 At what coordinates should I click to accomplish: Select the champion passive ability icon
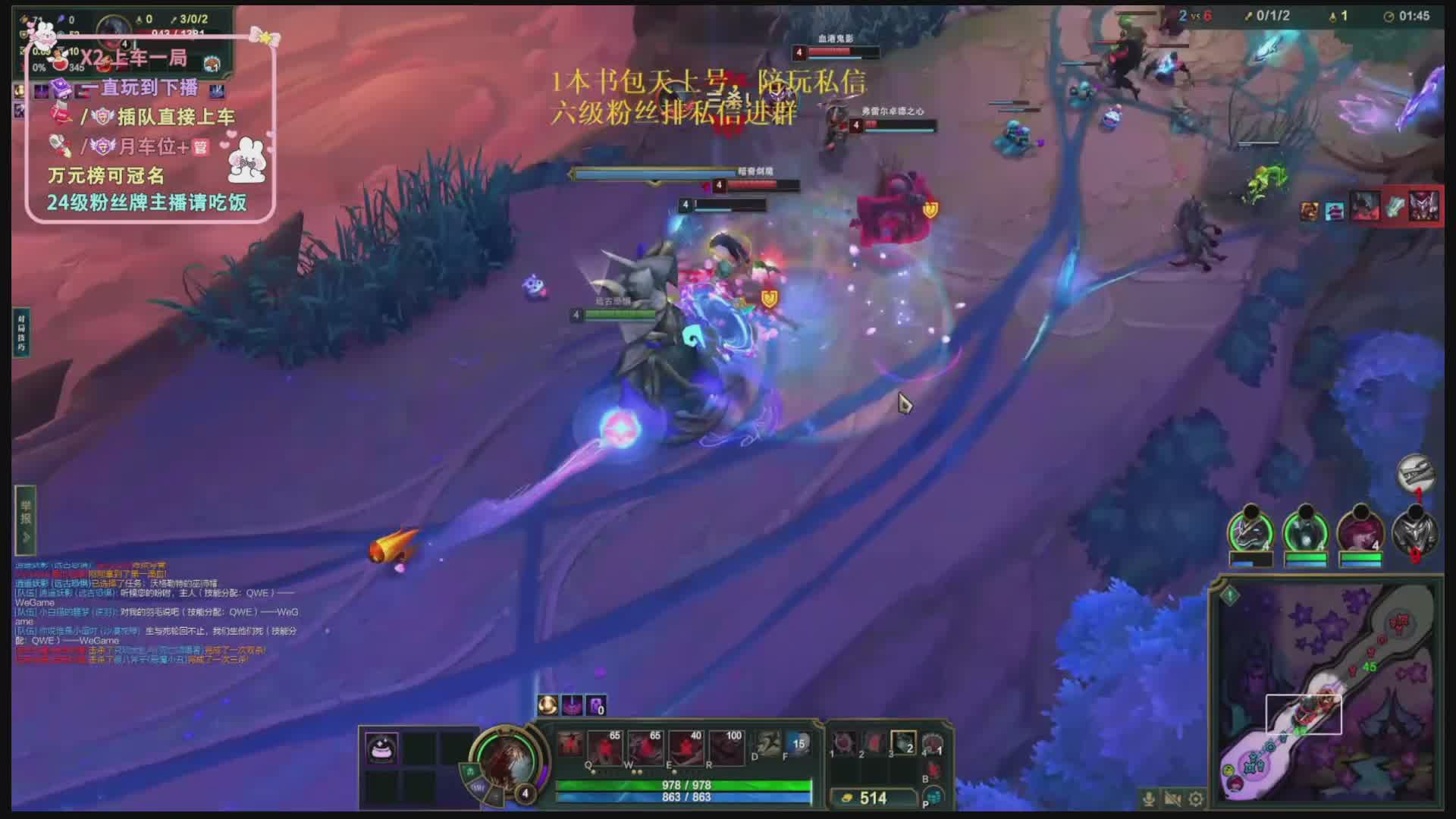click(x=569, y=743)
